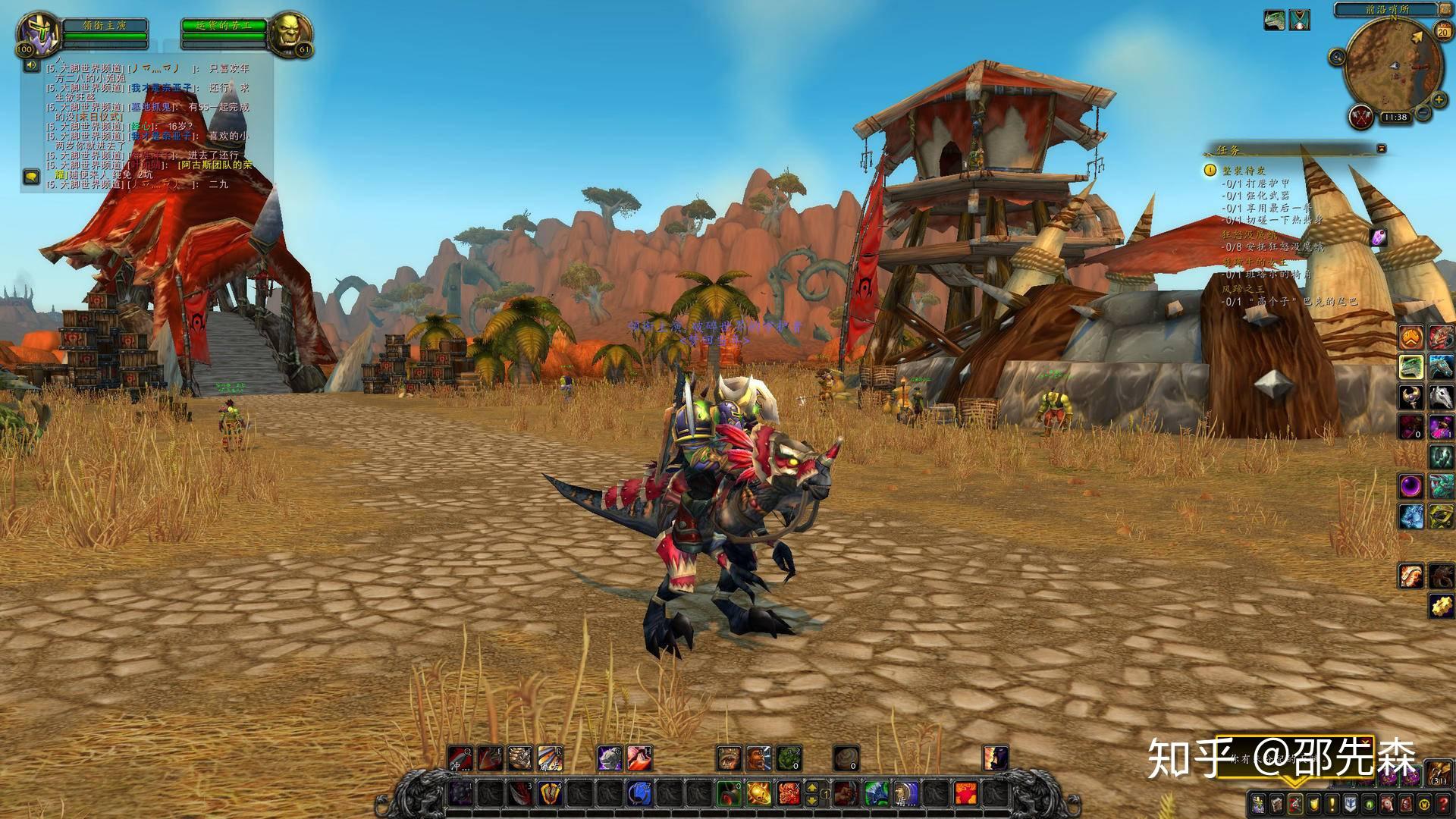The image size is (1456, 819).
Task: Use the golden skull ability on the action bar
Action: tap(757, 793)
